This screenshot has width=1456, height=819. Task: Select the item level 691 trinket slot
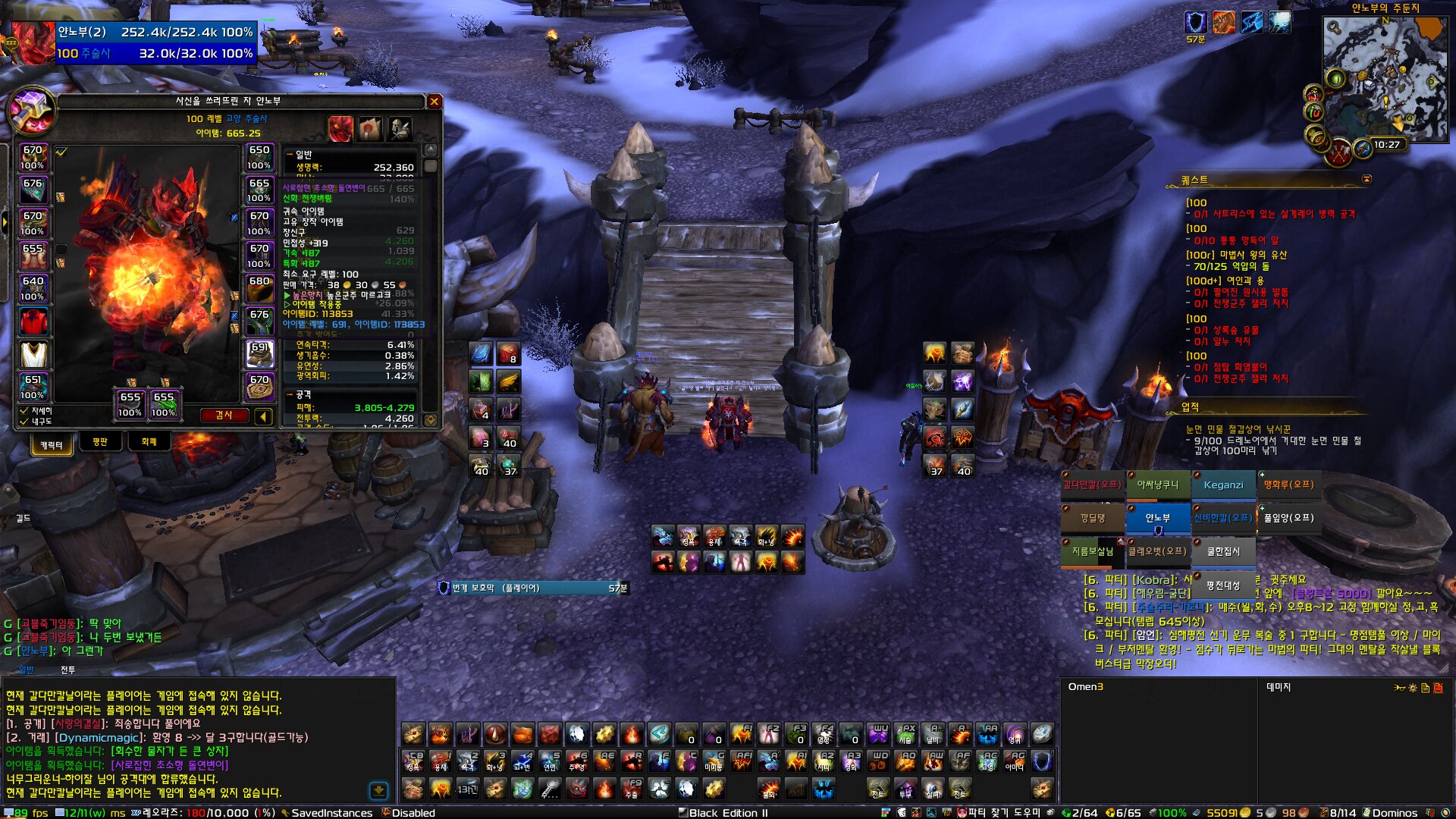(259, 354)
